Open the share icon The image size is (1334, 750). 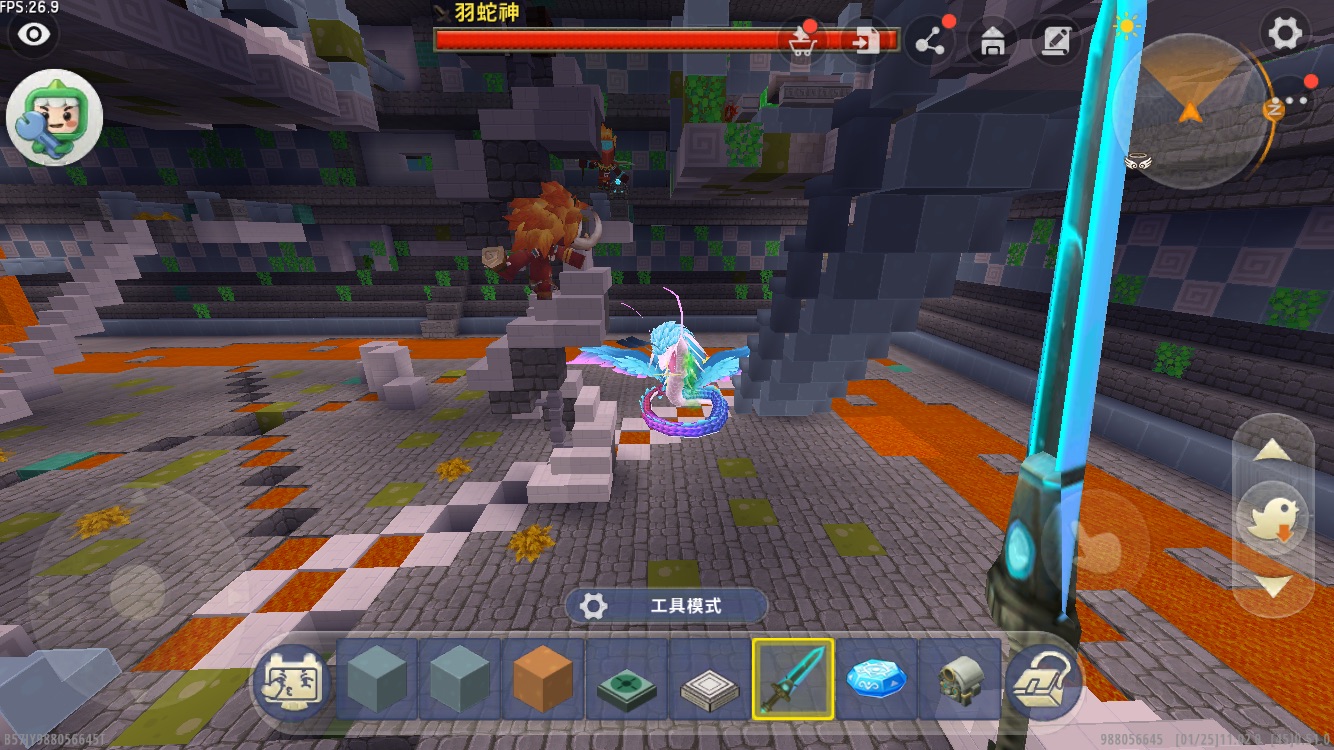click(x=930, y=41)
